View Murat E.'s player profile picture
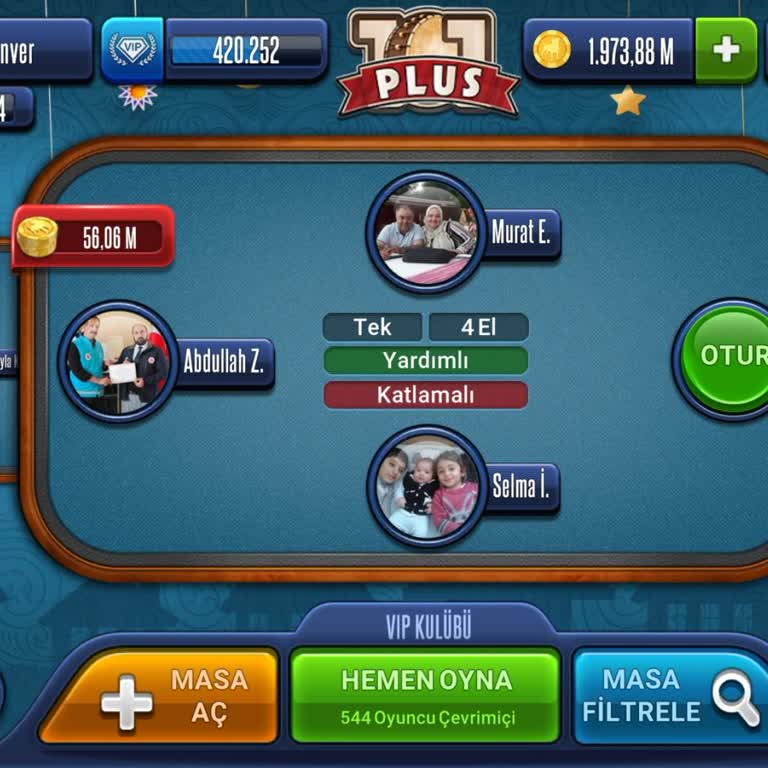768x768 pixels. tap(426, 232)
